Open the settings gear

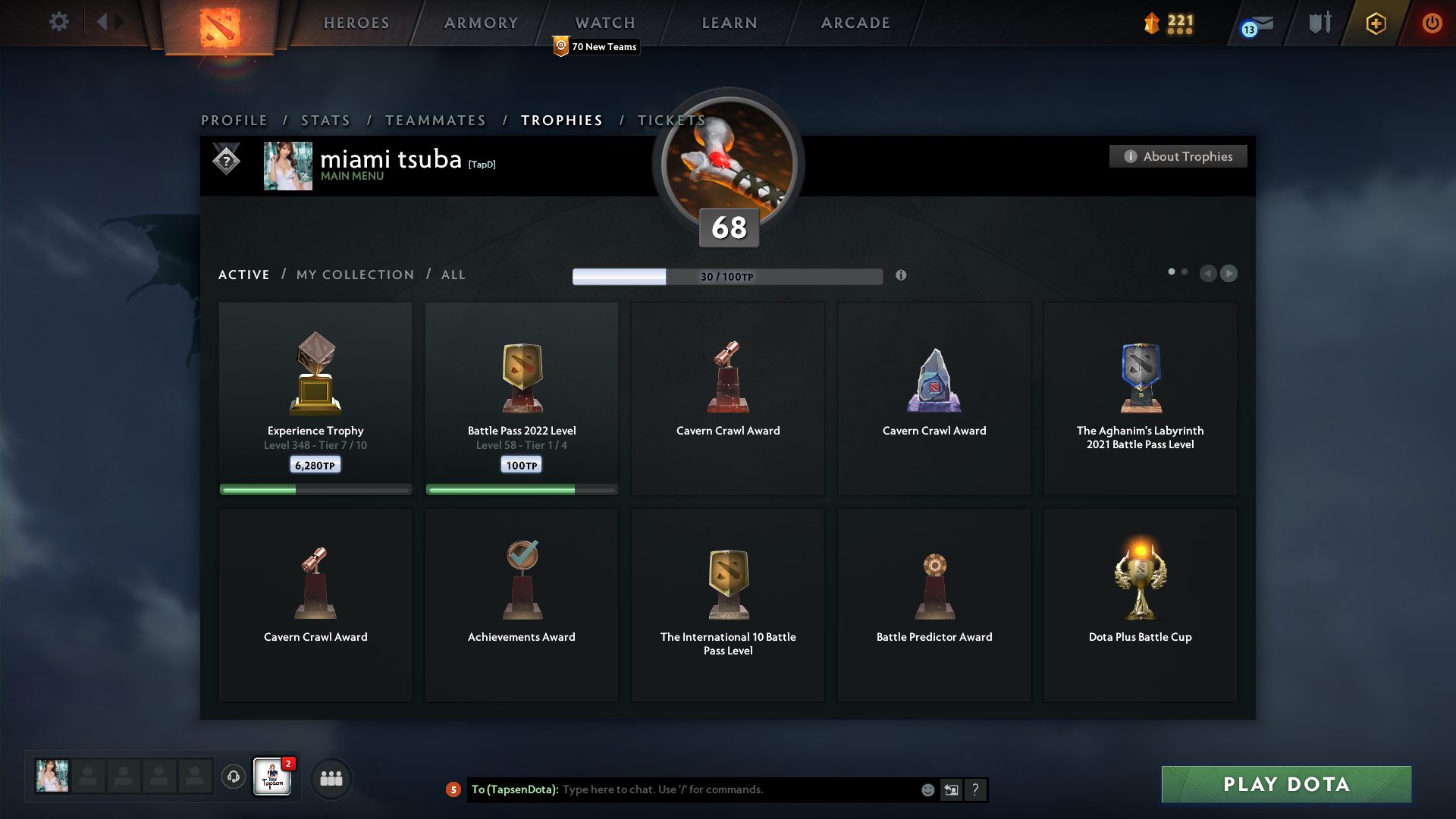59,22
